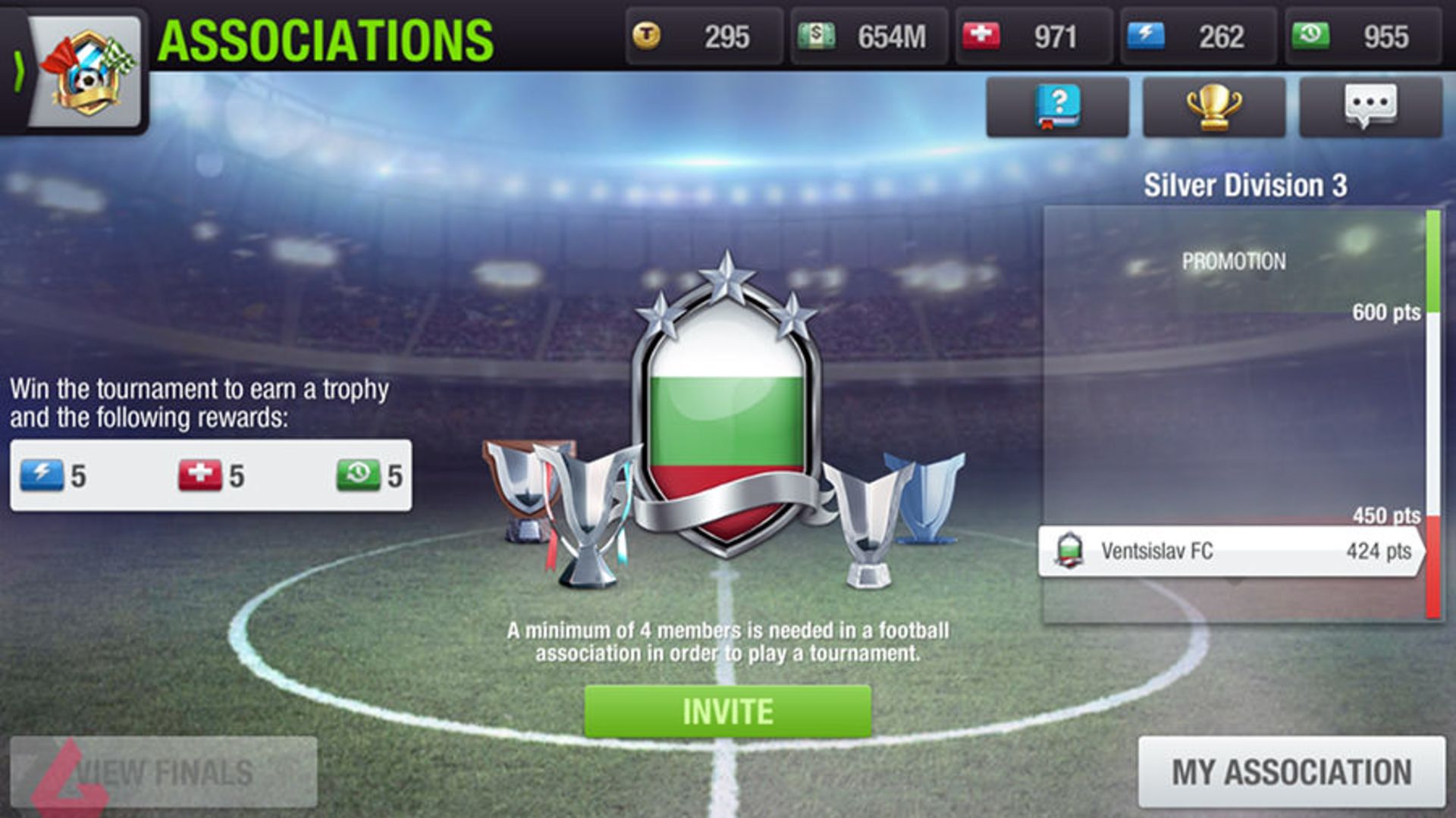
Task: Open the morale boosters counter showing 262
Action: click(1198, 36)
